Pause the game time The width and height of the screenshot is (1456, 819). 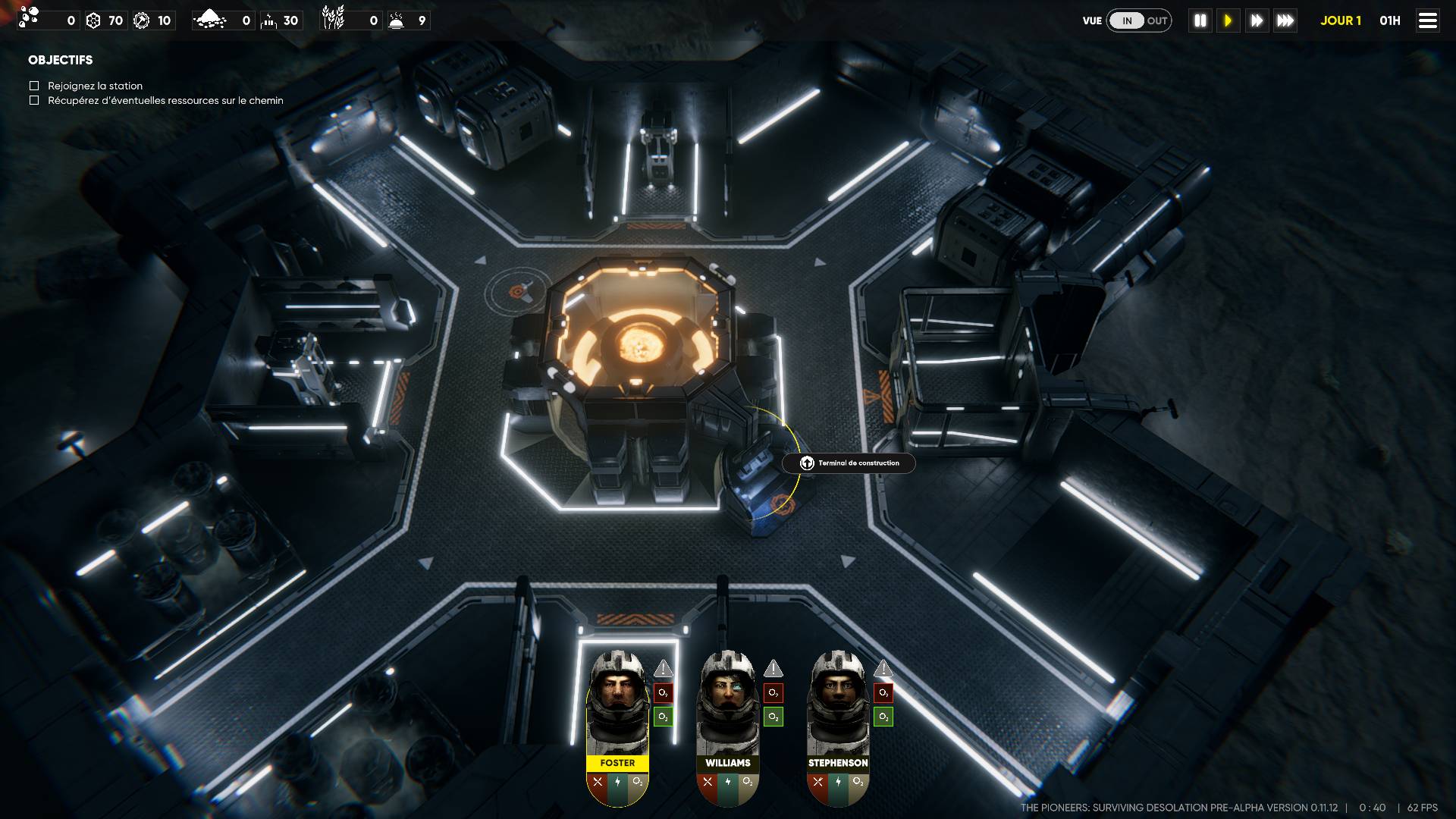click(x=1200, y=21)
